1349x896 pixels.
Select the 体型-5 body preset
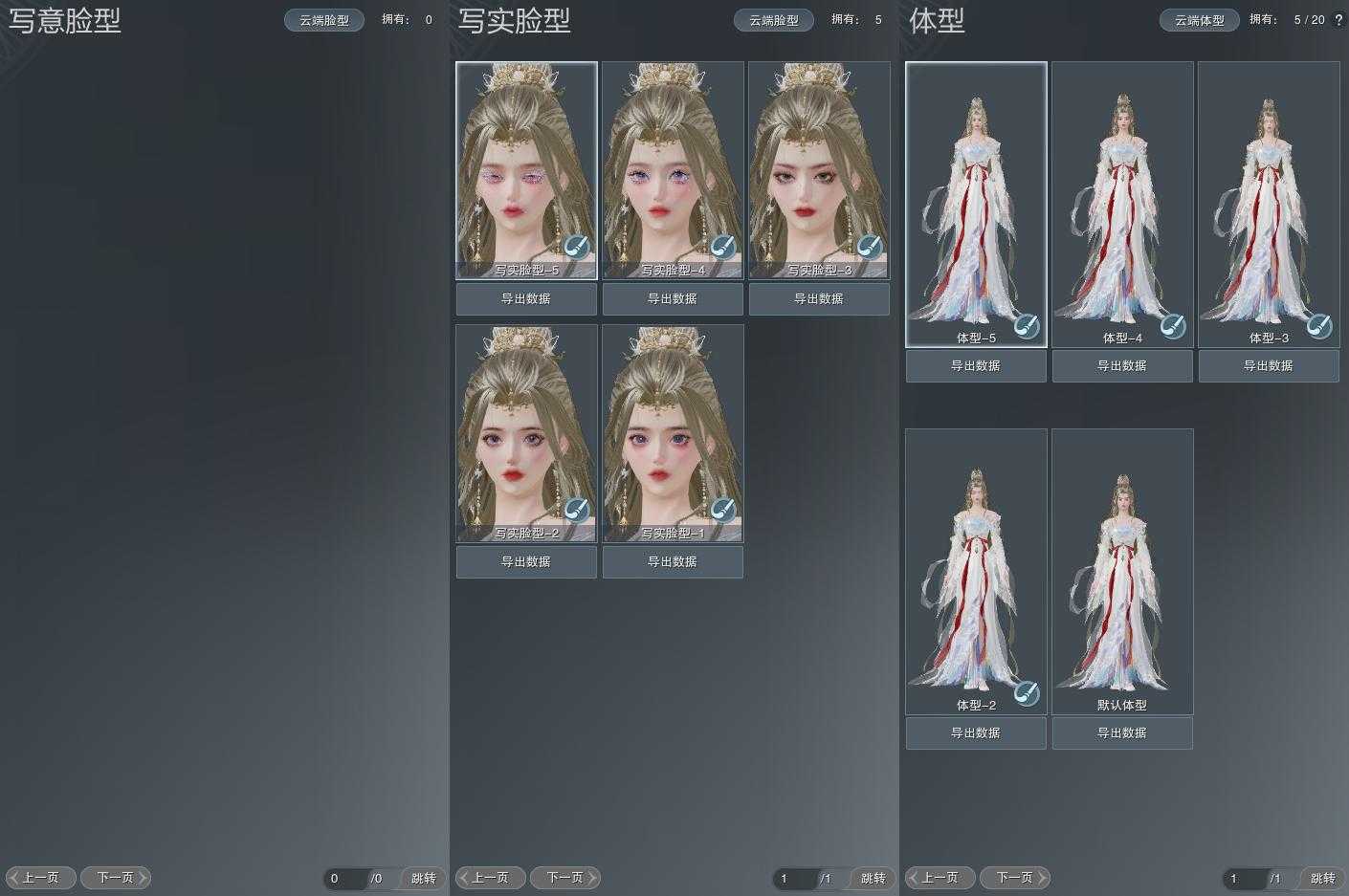[x=976, y=204]
